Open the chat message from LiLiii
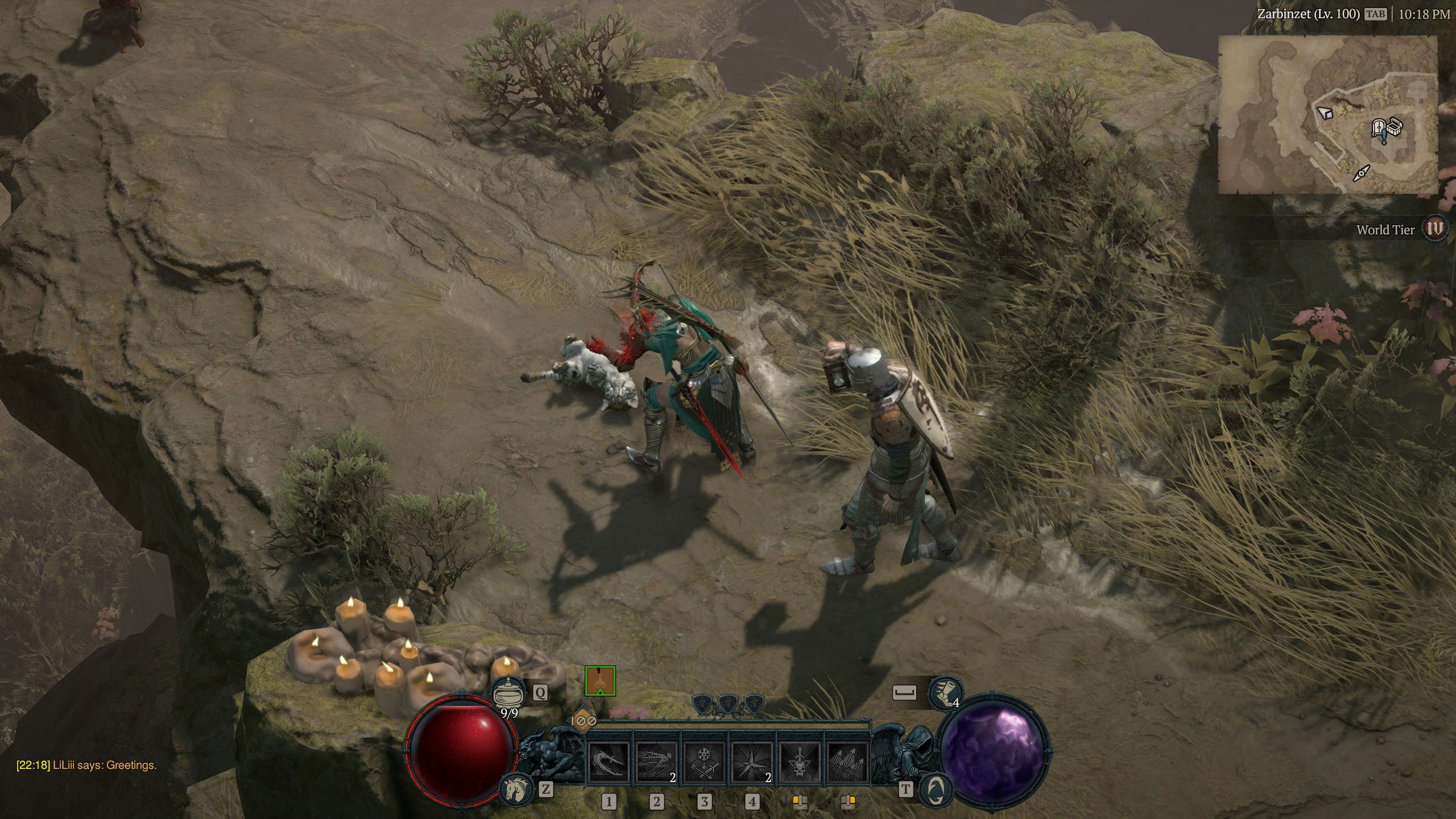This screenshot has height=819, width=1456. point(86,766)
